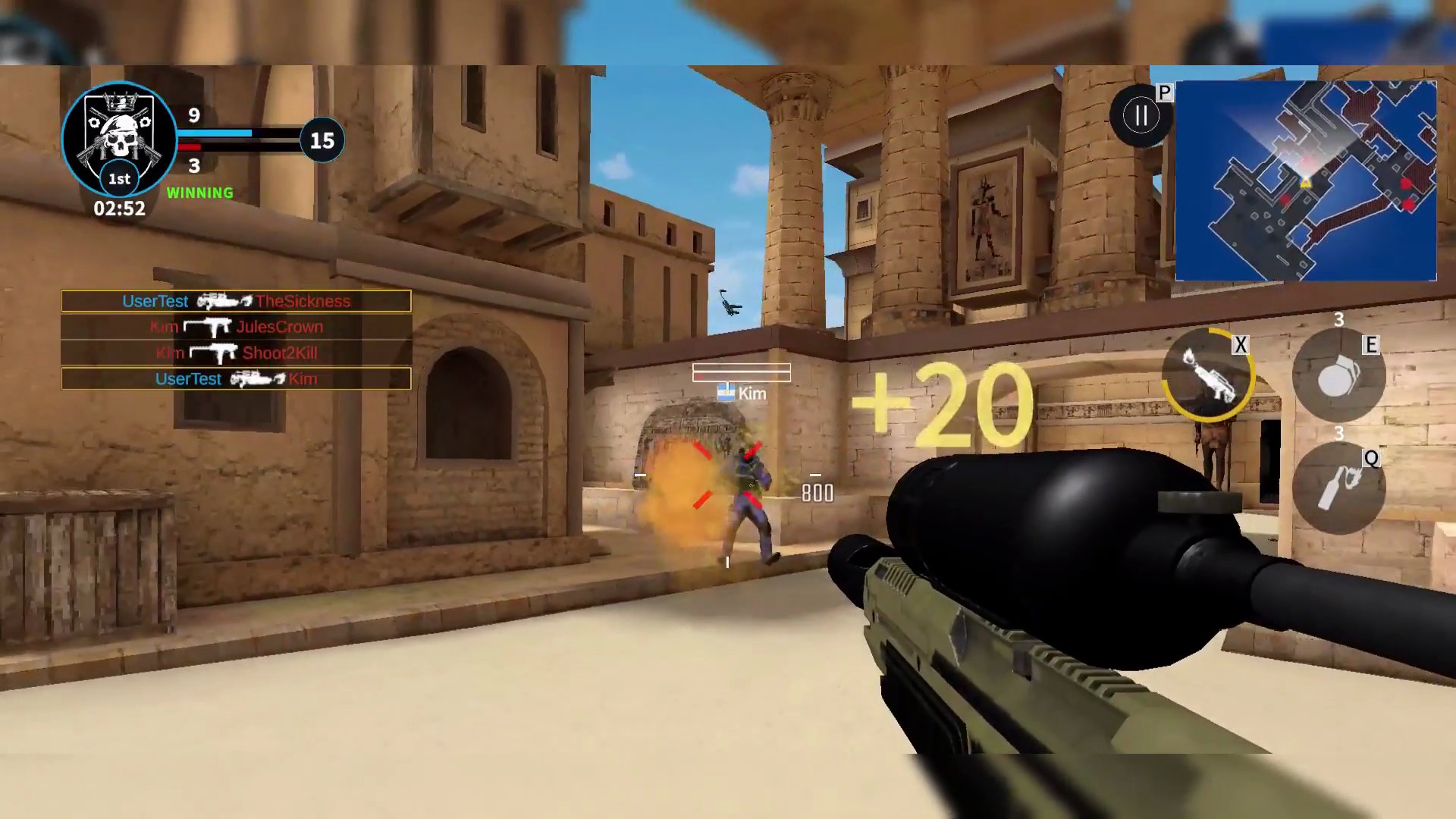The image size is (1456, 819).
Task: Click the SMG icon in the Shoot2Kill kill row
Action: click(213, 352)
